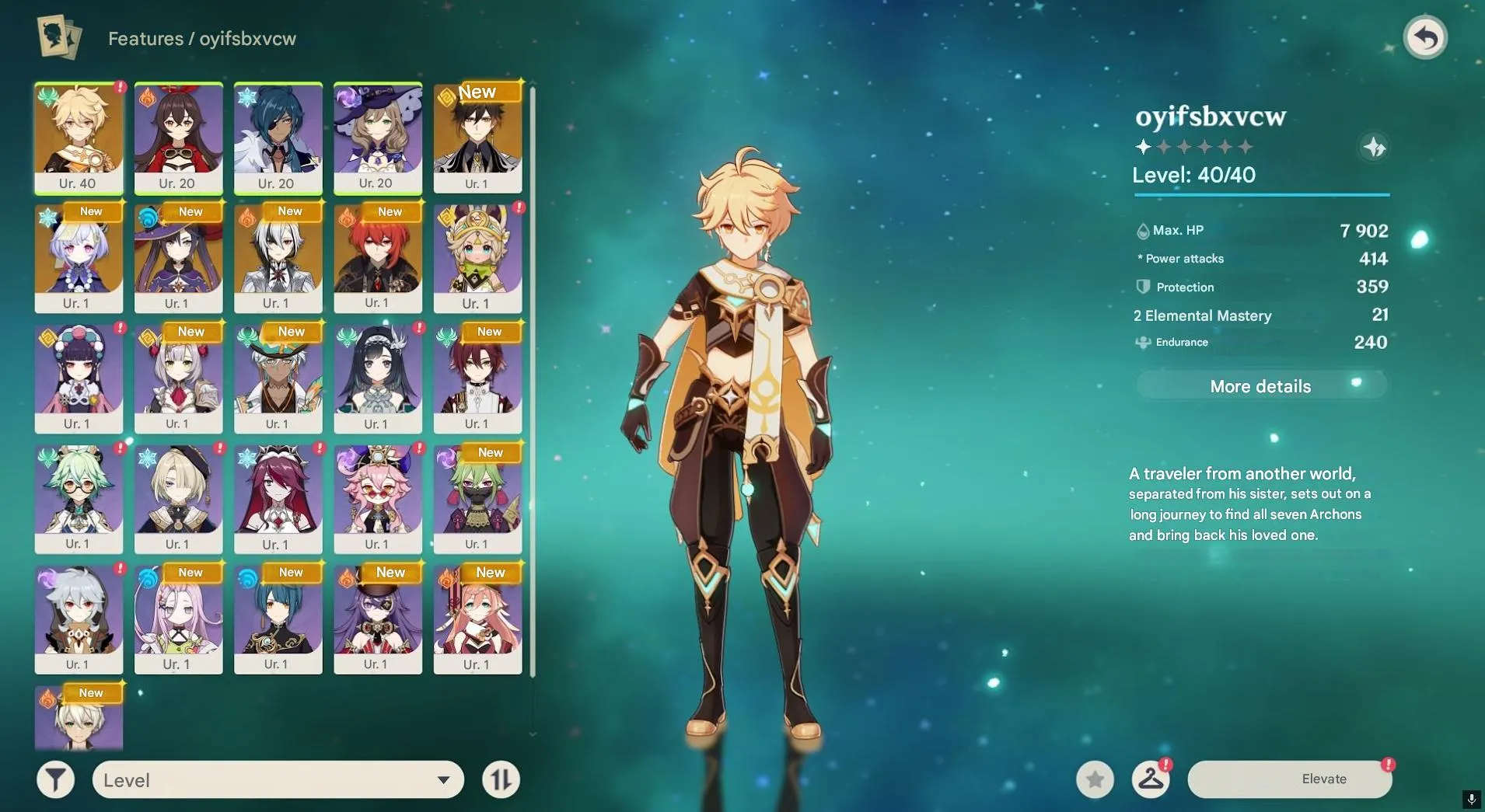Expand the dropdown arrow on the Level selector
The width and height of the screenshot is (1485, 812).
coord(442,779)
